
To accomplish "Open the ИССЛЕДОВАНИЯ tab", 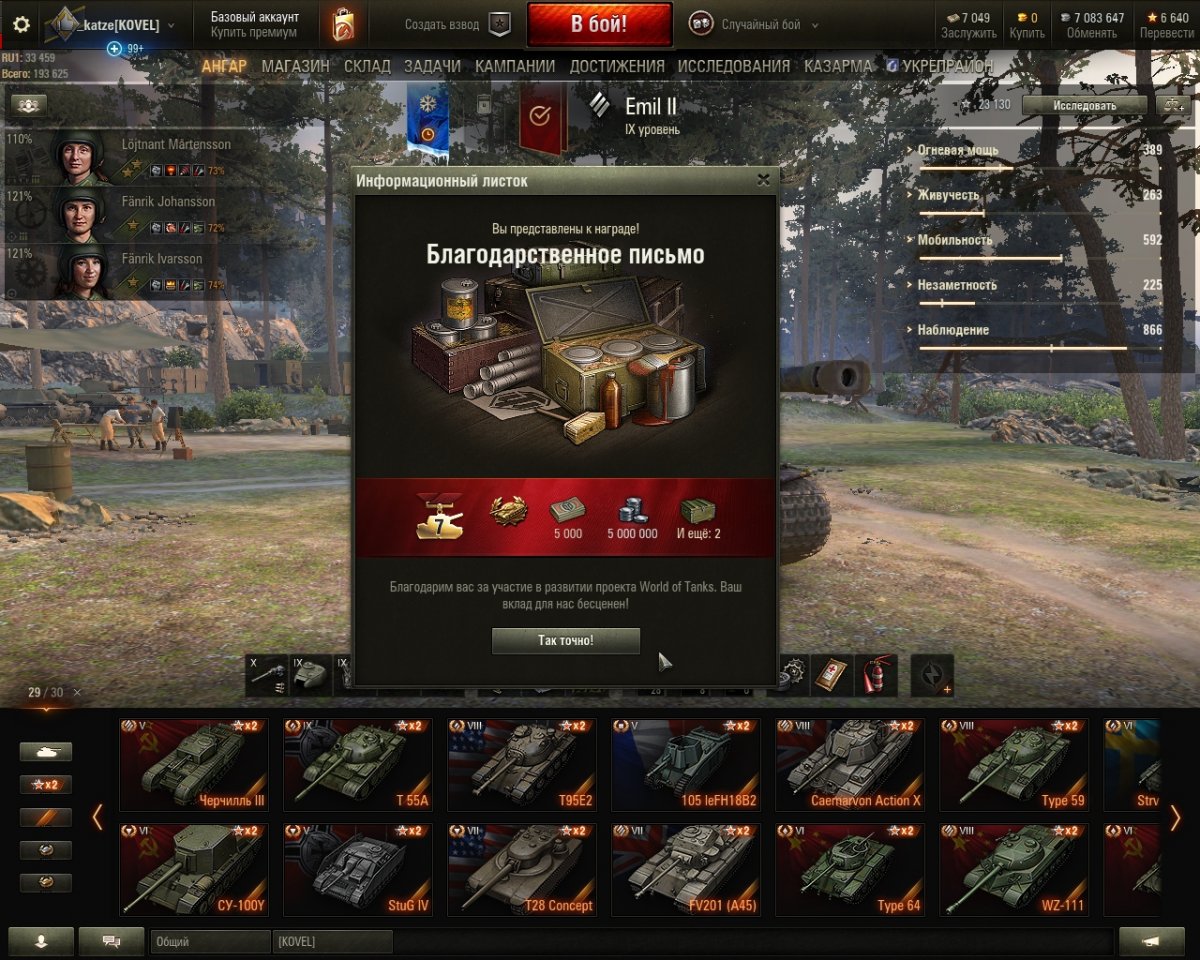I will (x=733, y=66).
